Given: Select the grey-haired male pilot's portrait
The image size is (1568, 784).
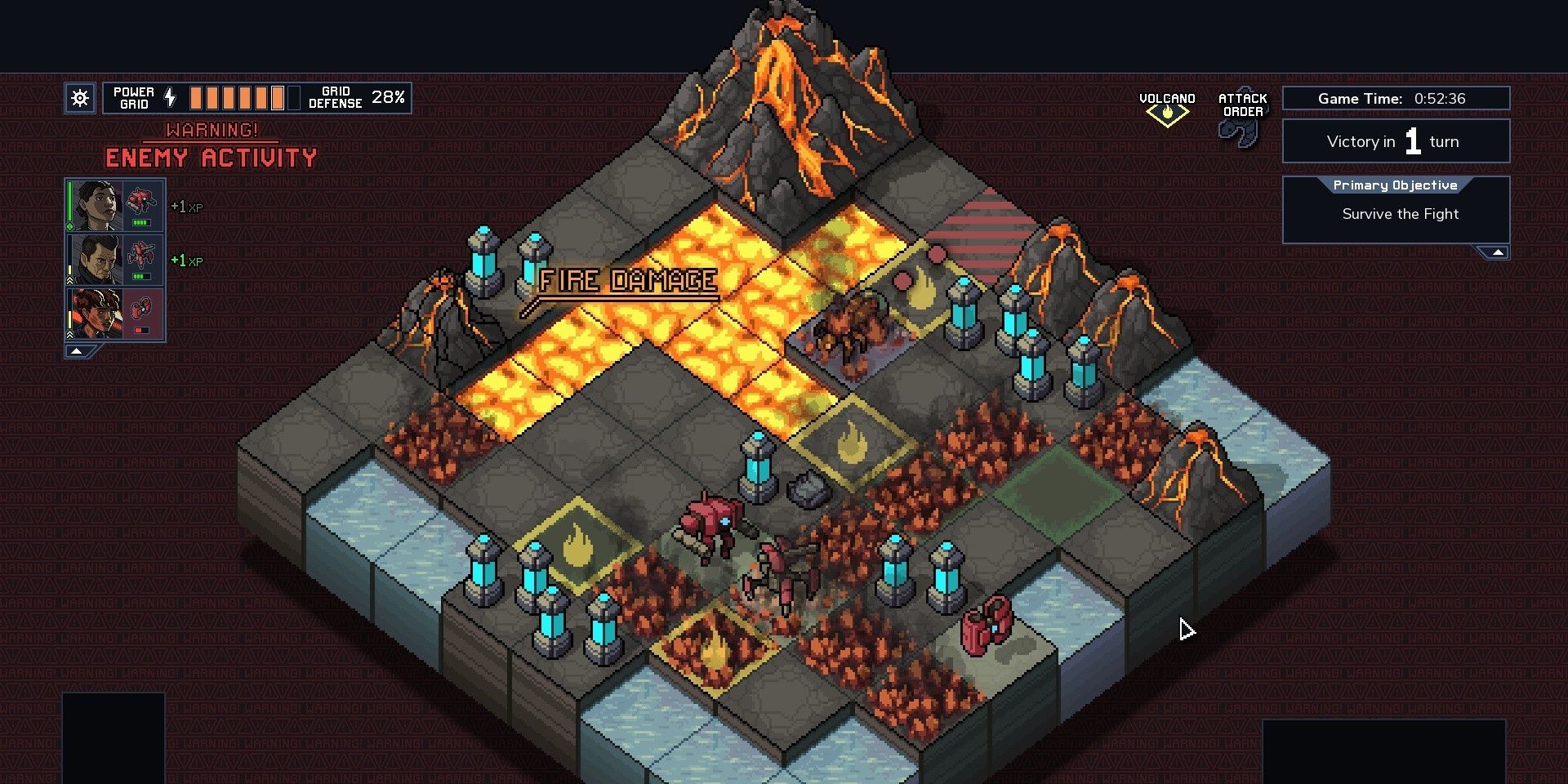Looking at the screenshot, I should click(x=95, y=260).
